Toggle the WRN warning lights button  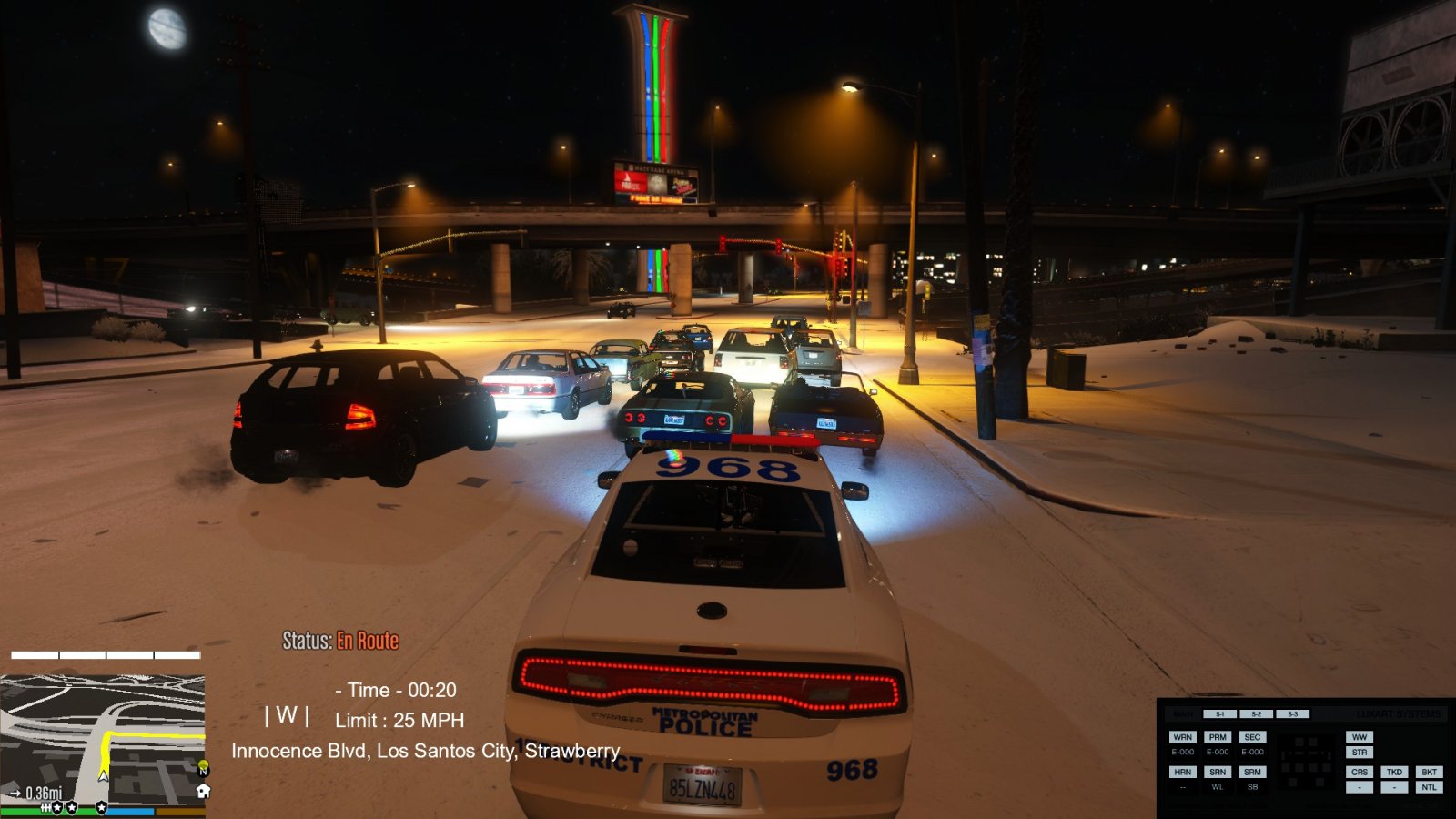[1182, 737]
